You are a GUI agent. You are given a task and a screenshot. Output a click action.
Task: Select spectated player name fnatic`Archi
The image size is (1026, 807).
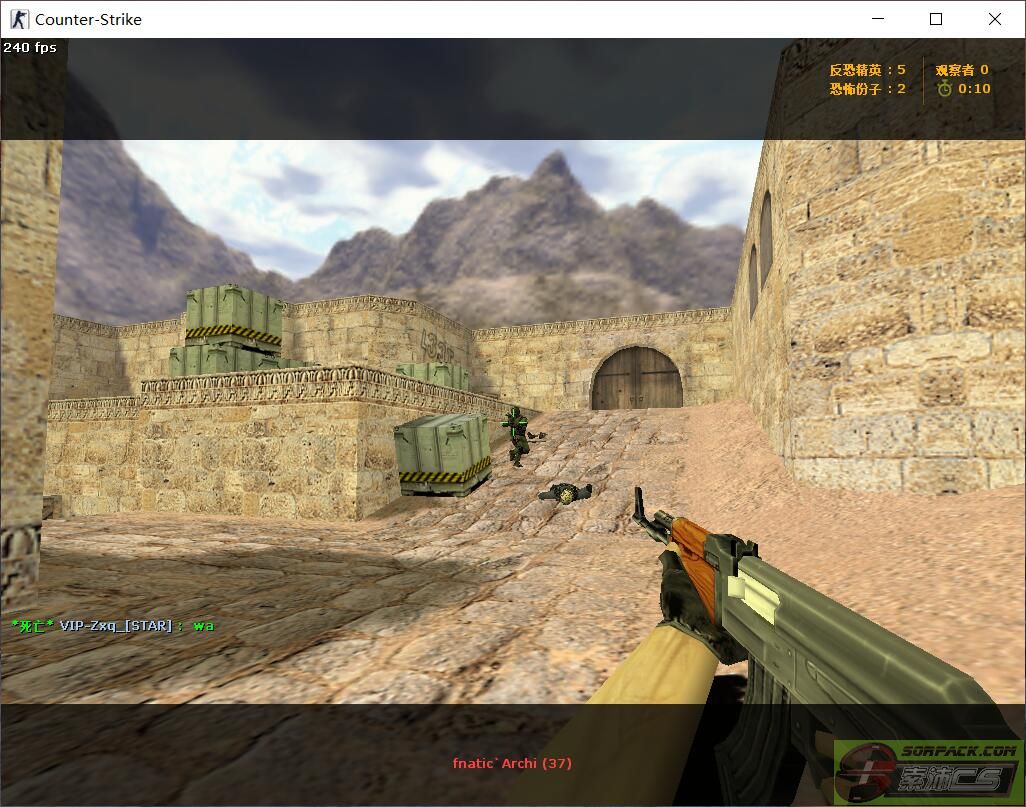(x=511, y=763)
